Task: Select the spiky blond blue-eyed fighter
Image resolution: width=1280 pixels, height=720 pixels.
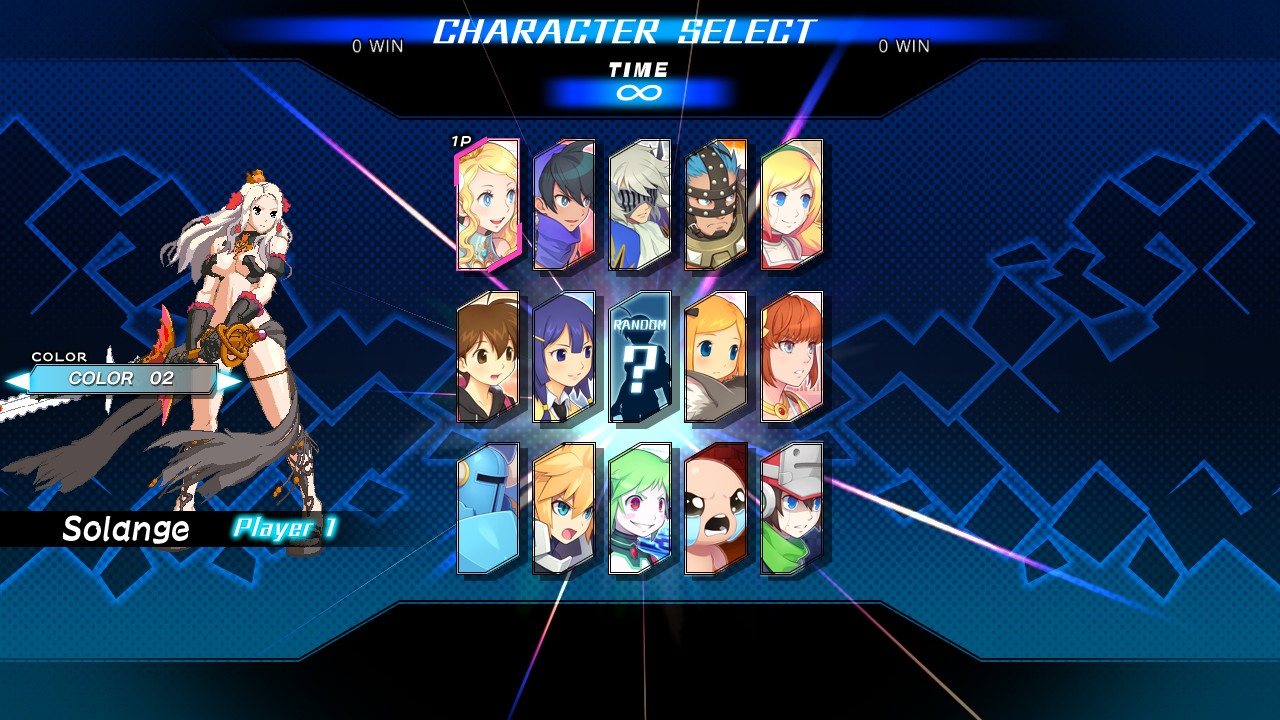Action: 564,509
